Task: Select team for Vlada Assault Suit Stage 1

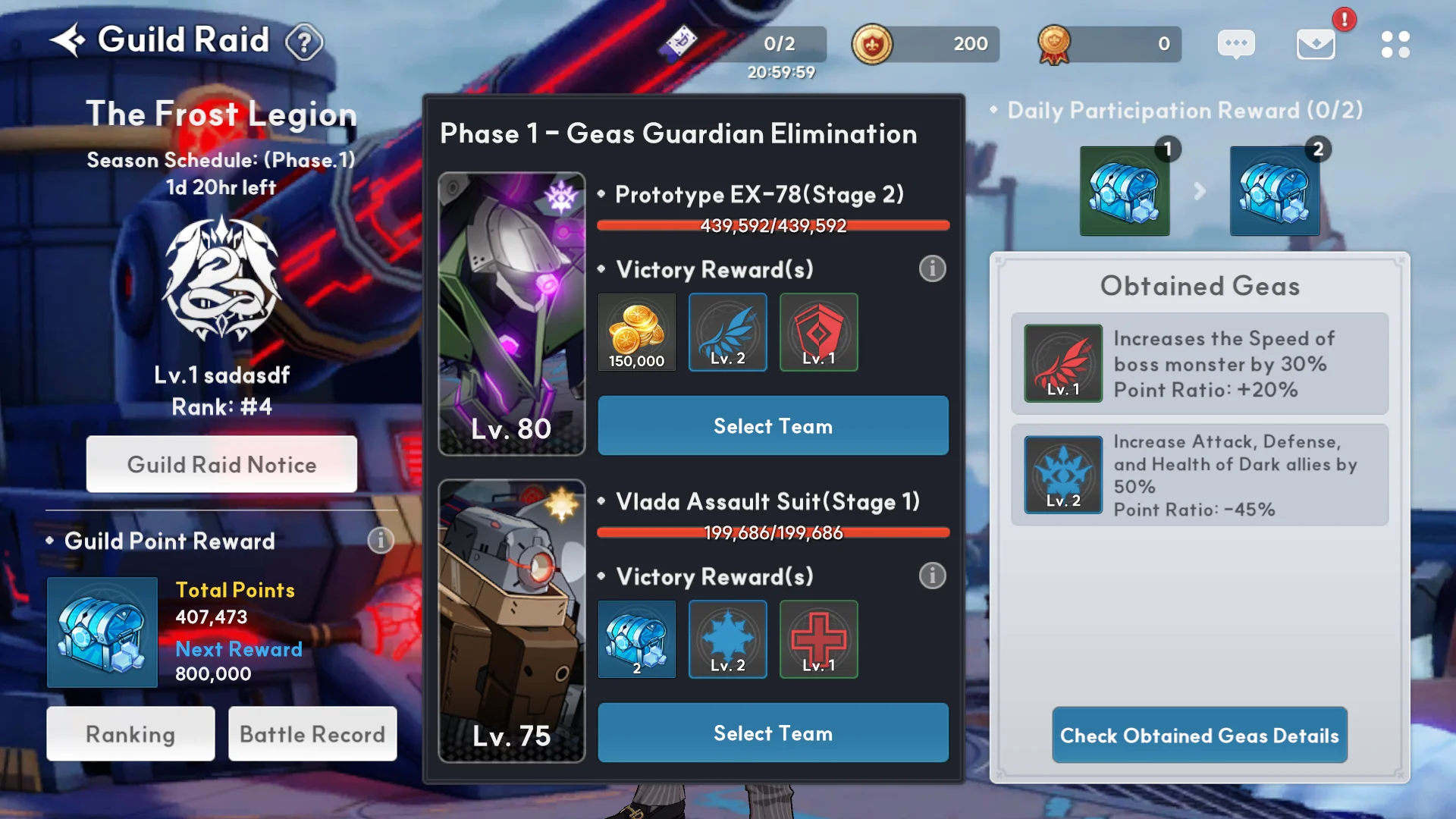Action: pyautogui.click(x=773, y=733)
